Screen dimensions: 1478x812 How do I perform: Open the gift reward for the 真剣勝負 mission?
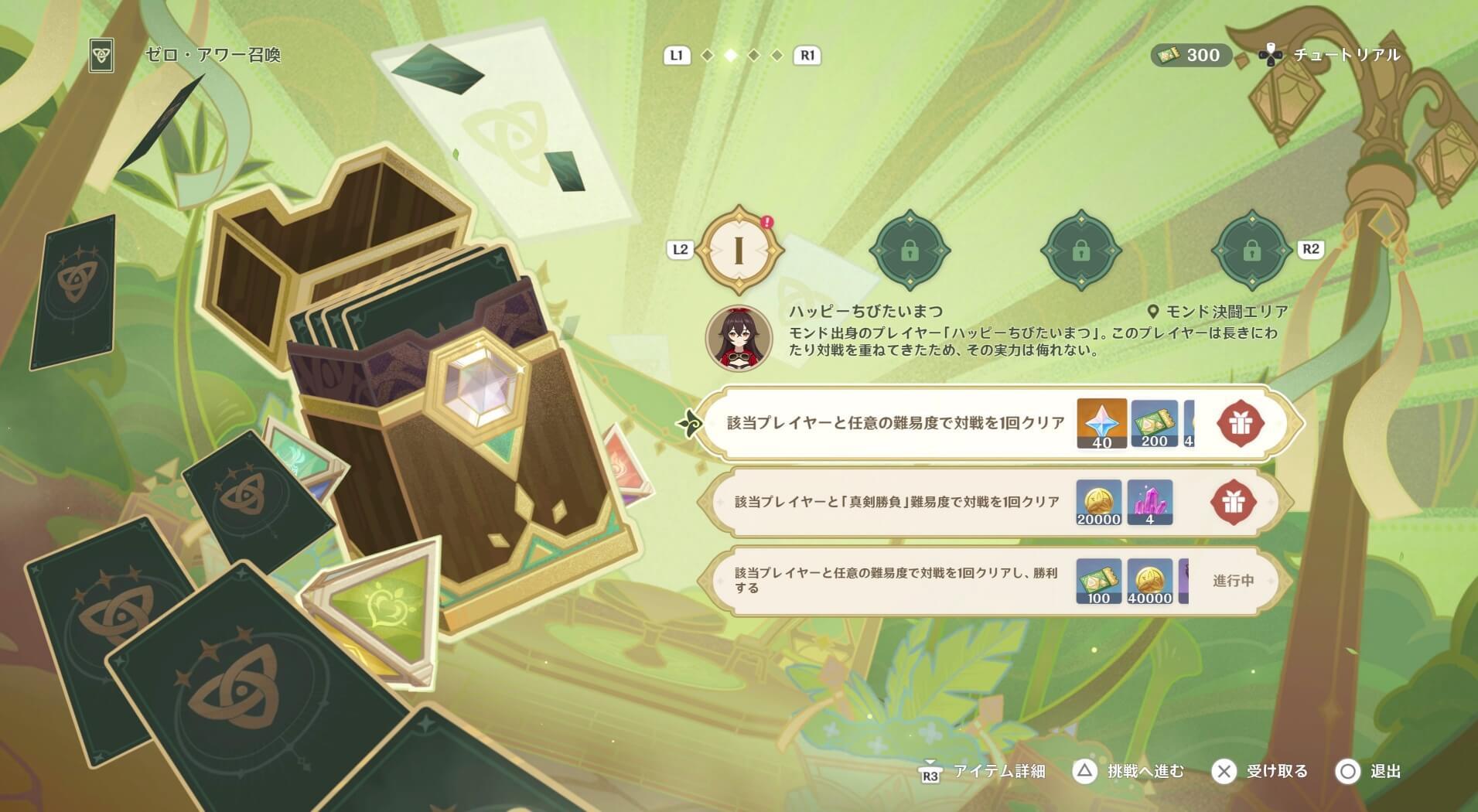[x=1235, y=501]
